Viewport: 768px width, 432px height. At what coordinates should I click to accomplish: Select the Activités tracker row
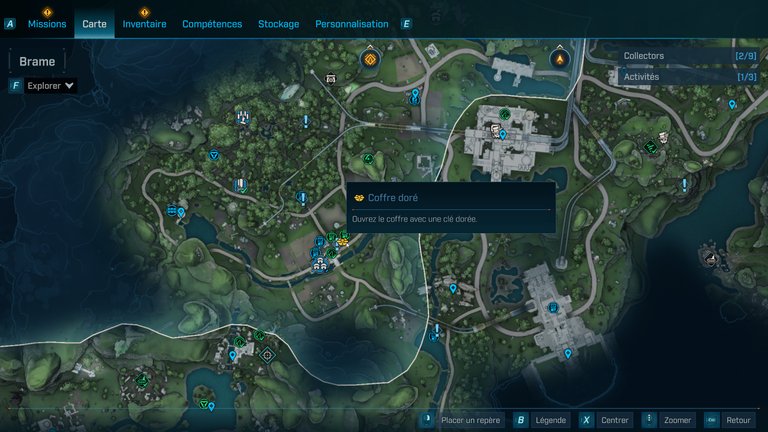click(x=682, y=76)
